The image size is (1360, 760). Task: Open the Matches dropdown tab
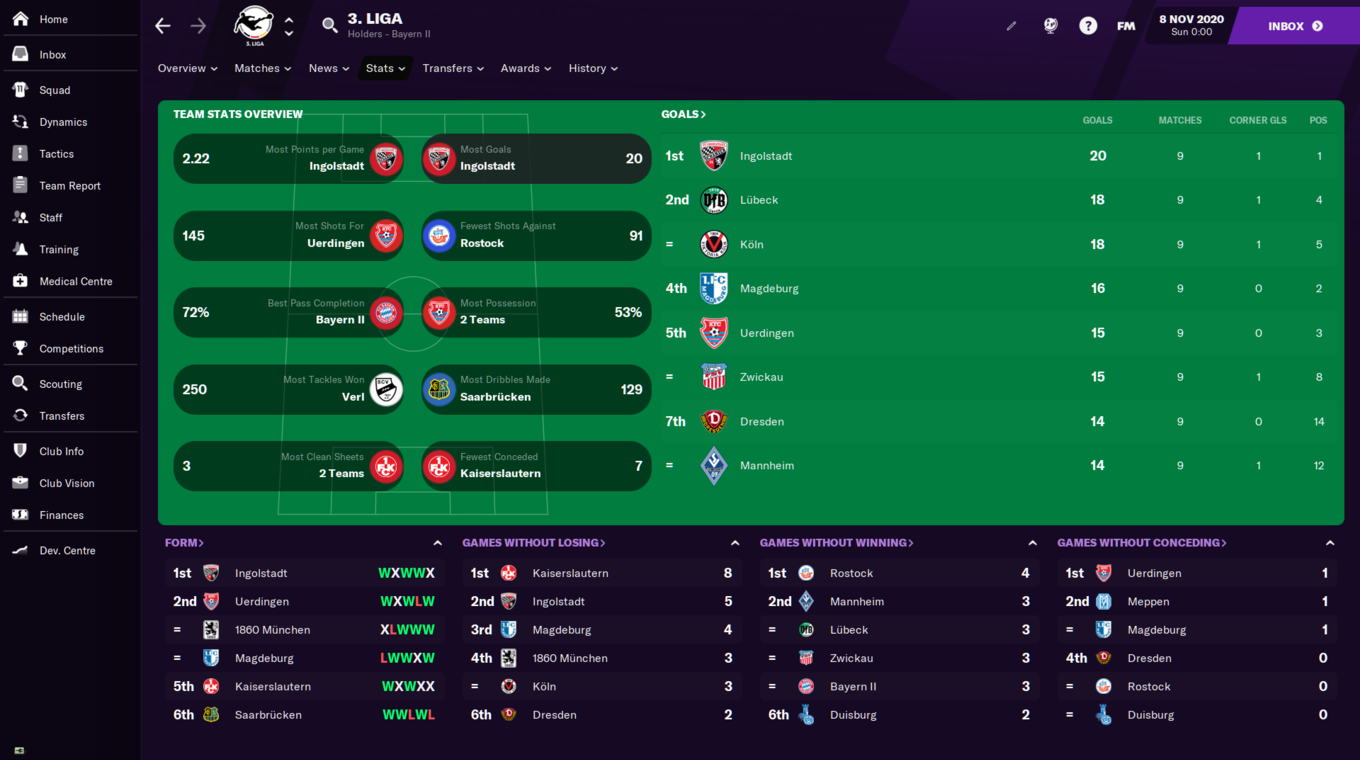tap(262, 68)
